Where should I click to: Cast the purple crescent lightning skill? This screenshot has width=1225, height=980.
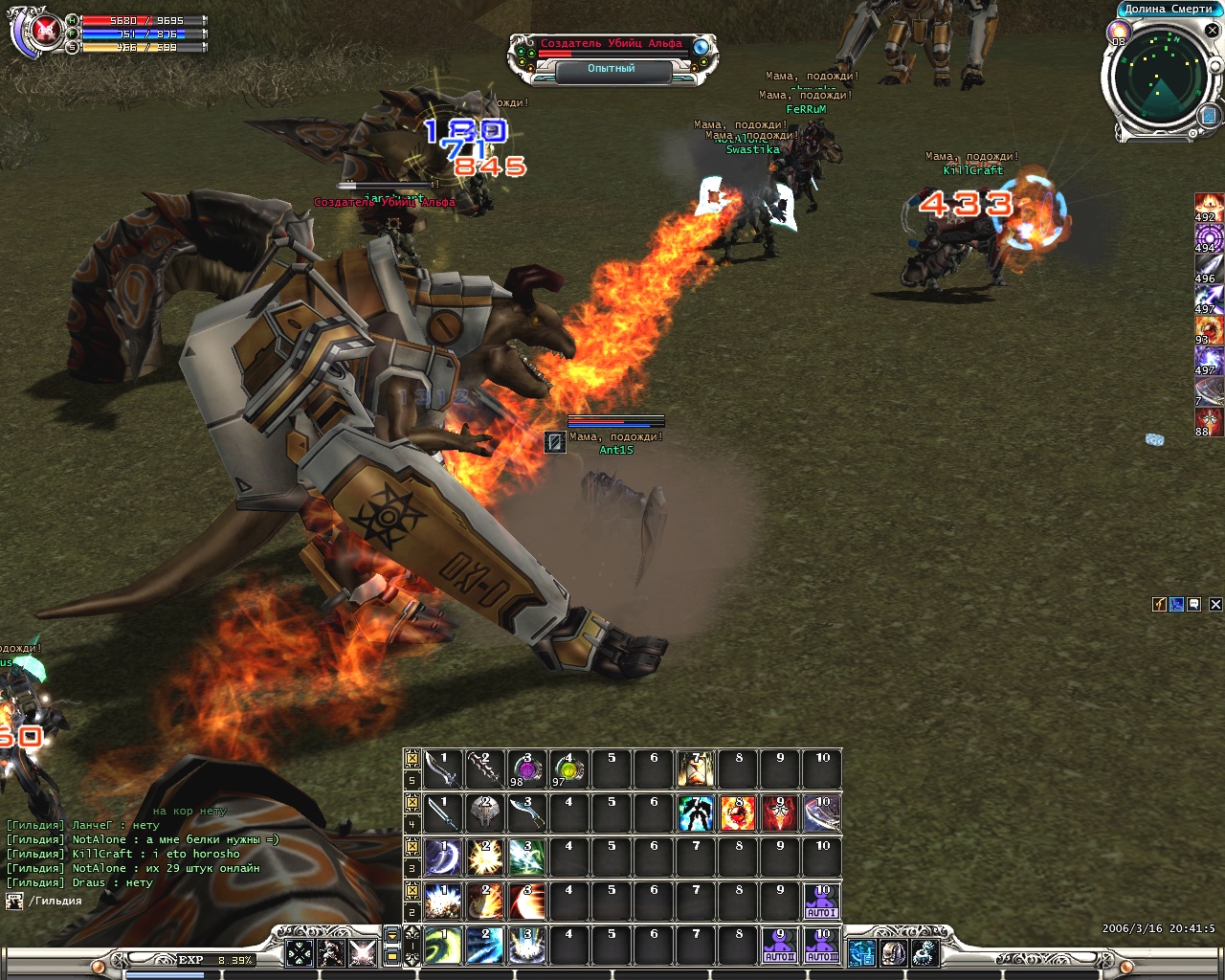442,857
